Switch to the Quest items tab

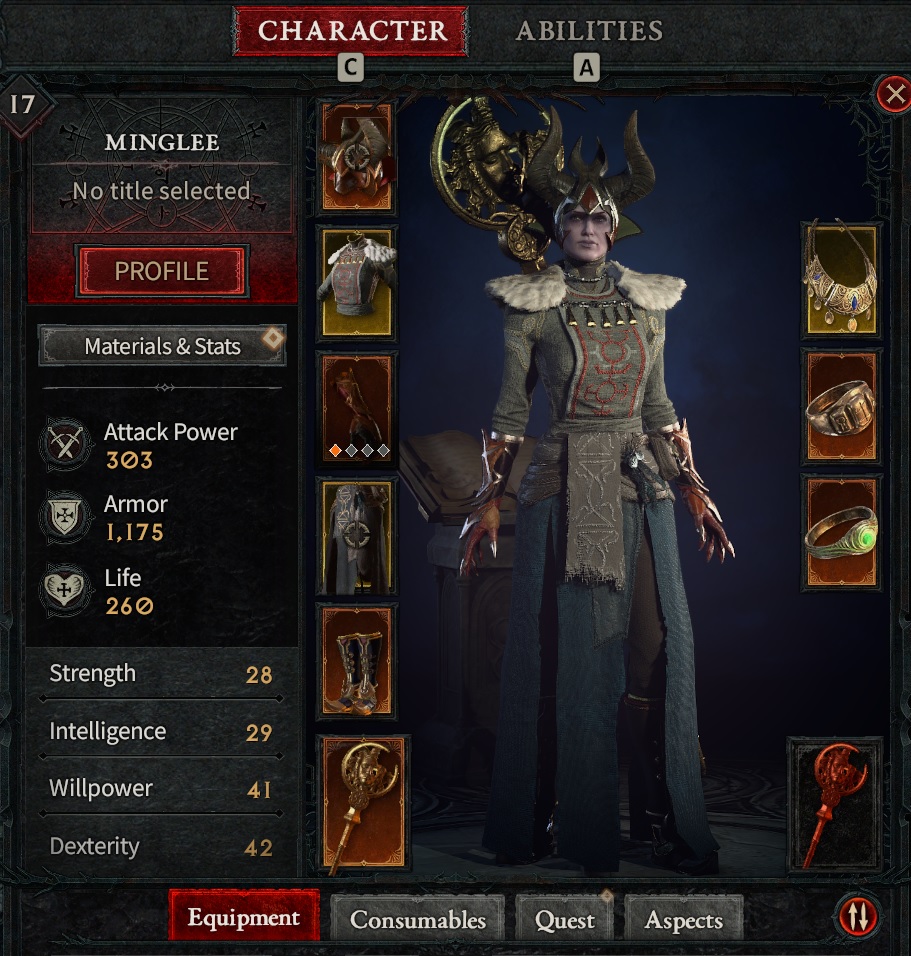point(565,919)
